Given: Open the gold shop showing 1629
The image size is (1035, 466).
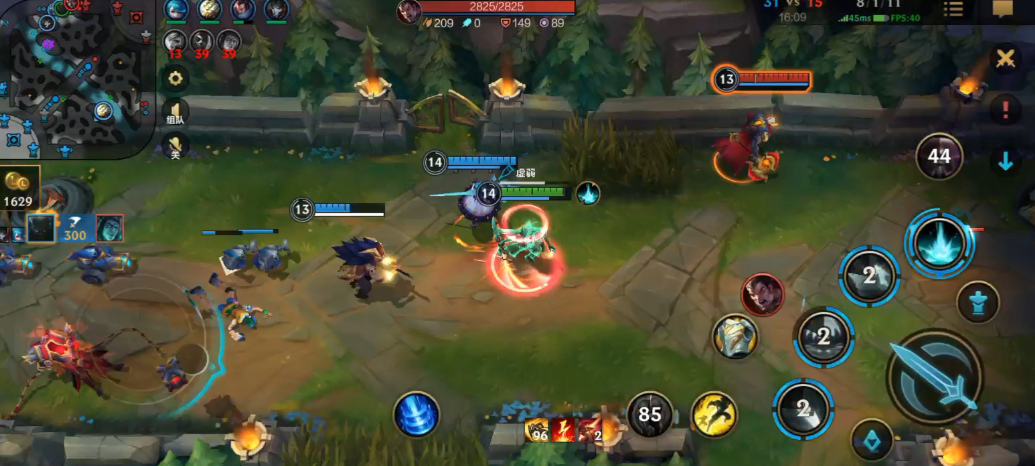Looking at the screenshot, I should 20,189.
